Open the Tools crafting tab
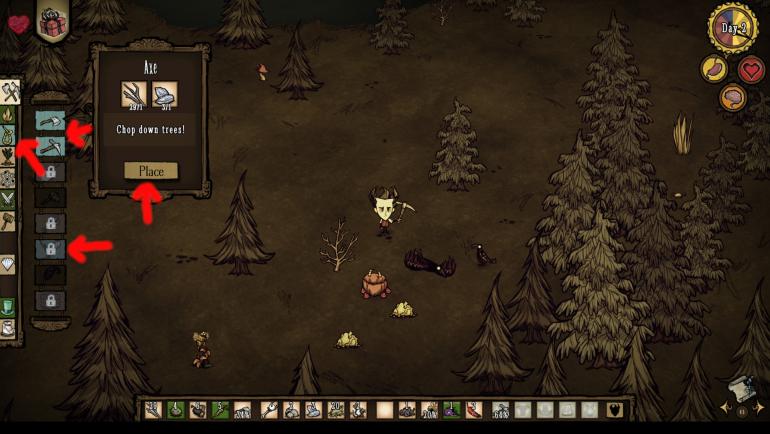This screenshot has width=770, height=434. pyautogui.click(x=10, y=93)
